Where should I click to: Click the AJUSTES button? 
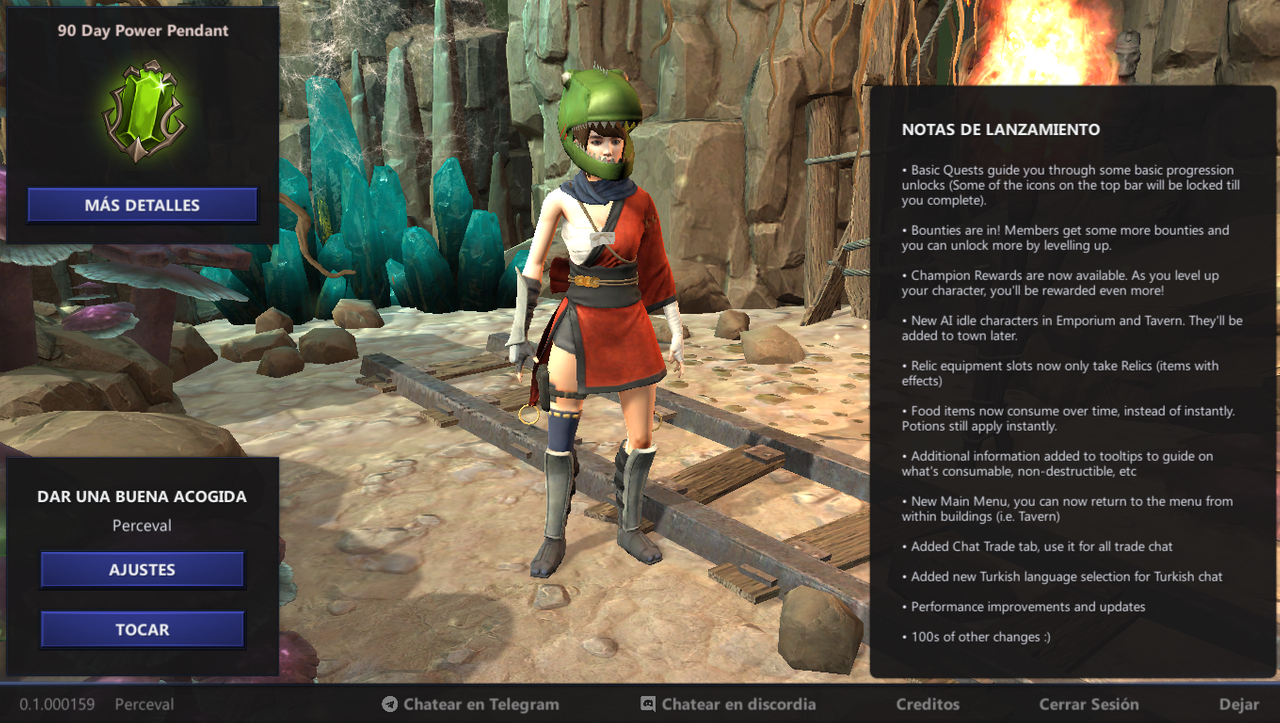coord(142,570)
